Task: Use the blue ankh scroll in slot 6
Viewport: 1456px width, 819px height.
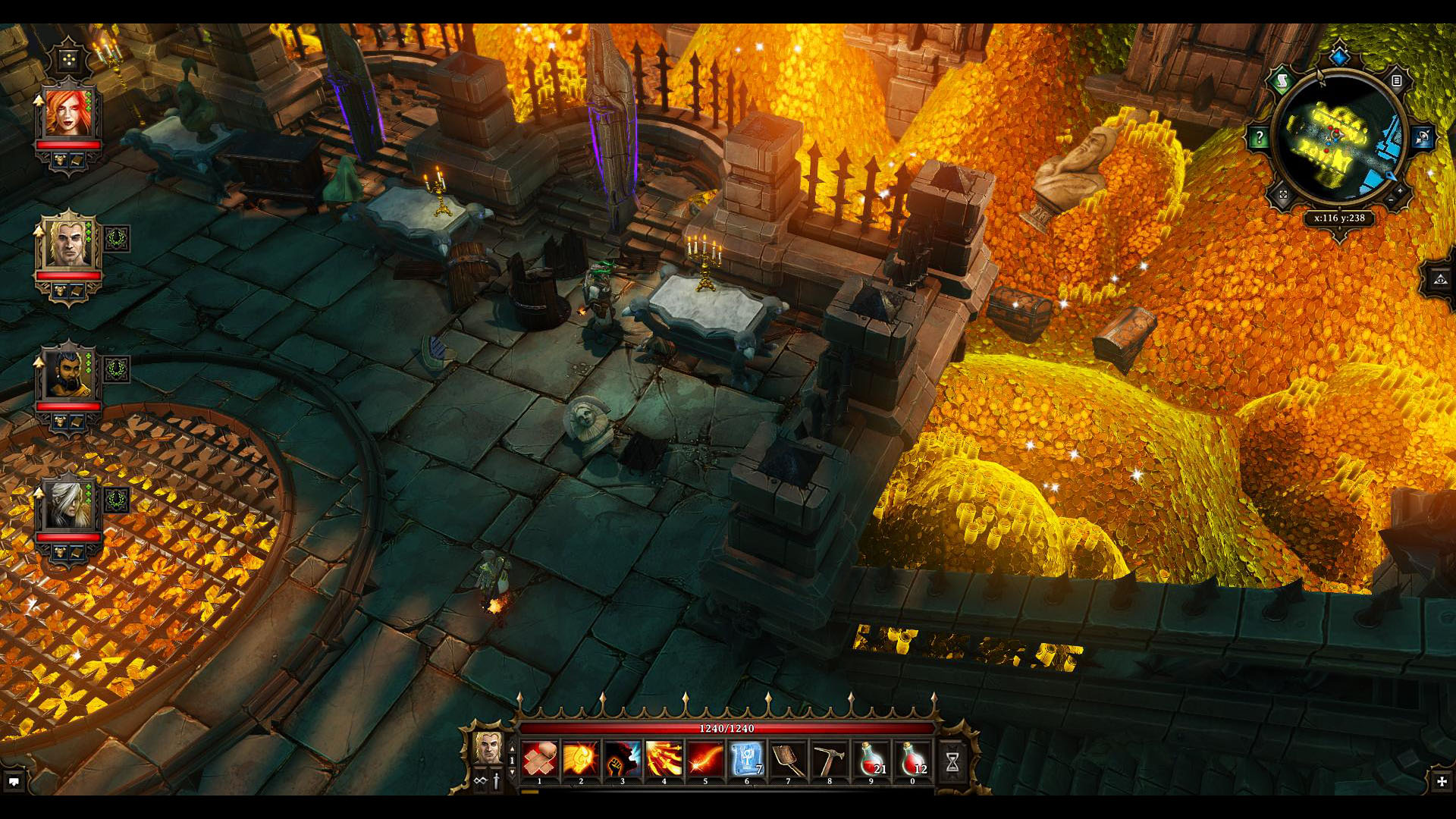Action: tap(746, 759)
